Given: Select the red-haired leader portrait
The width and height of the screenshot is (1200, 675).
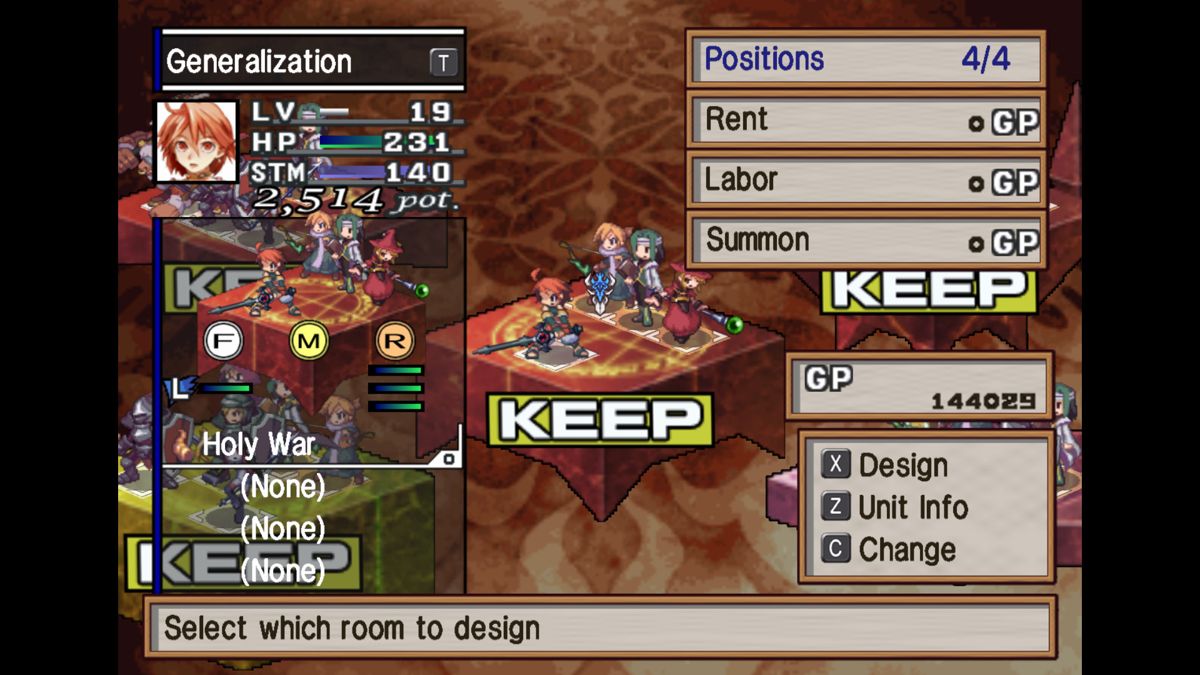Looking at the screenshot, I should coord(197,142).
